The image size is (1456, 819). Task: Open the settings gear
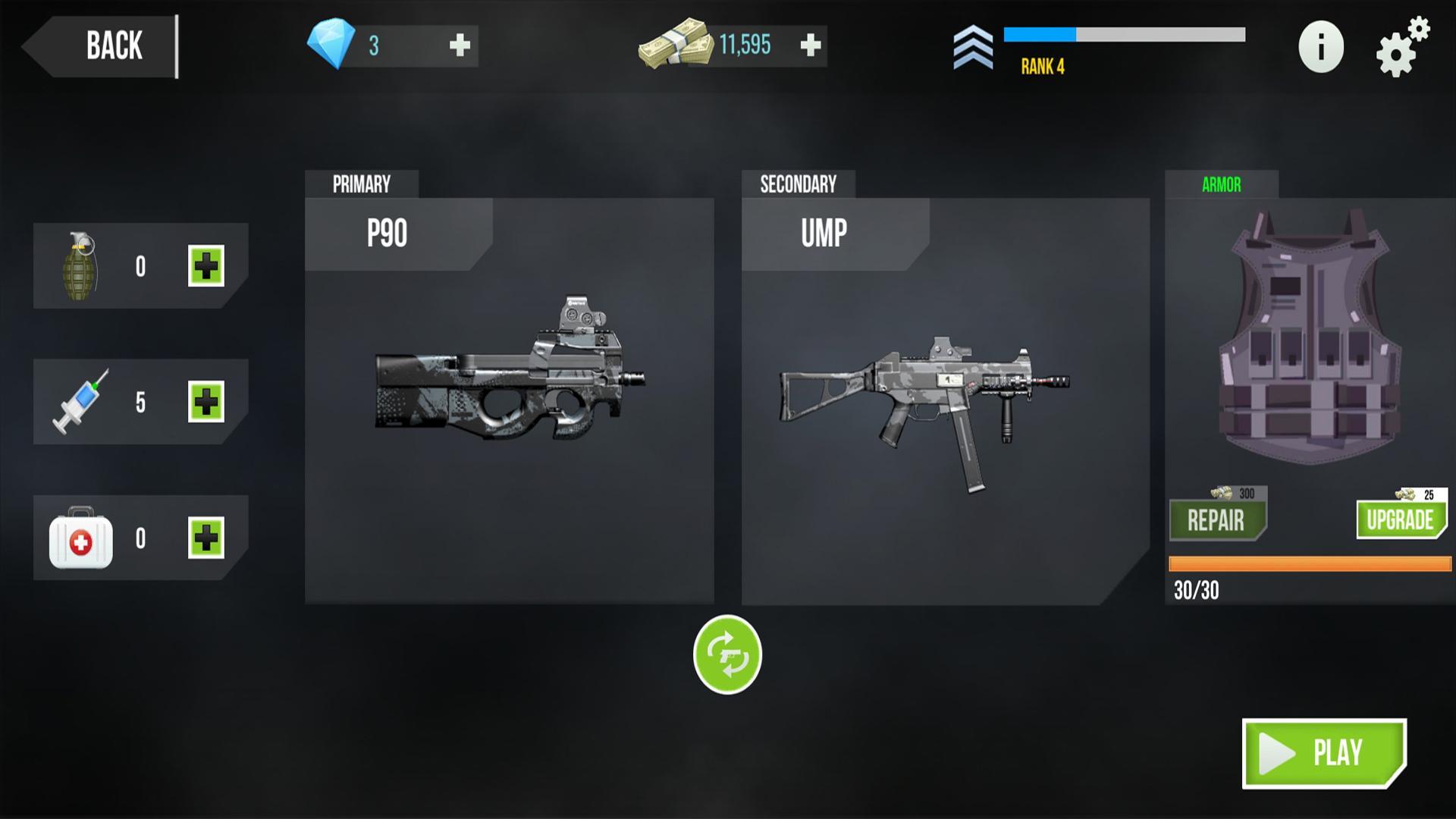[x=1399, y=49]
